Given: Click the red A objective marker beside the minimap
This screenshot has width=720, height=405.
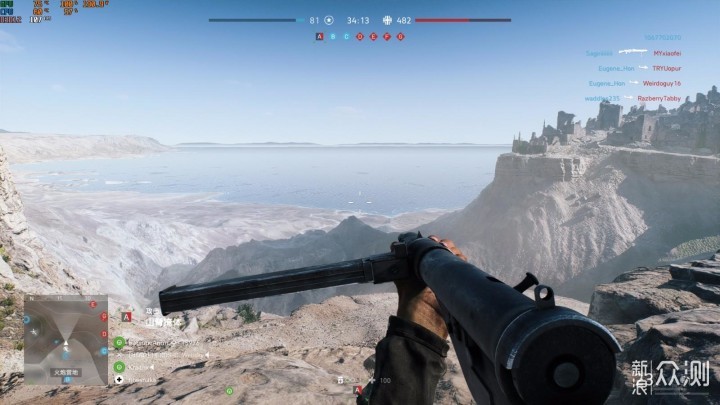Looking at the screenshot, I should tap(126, 317).
